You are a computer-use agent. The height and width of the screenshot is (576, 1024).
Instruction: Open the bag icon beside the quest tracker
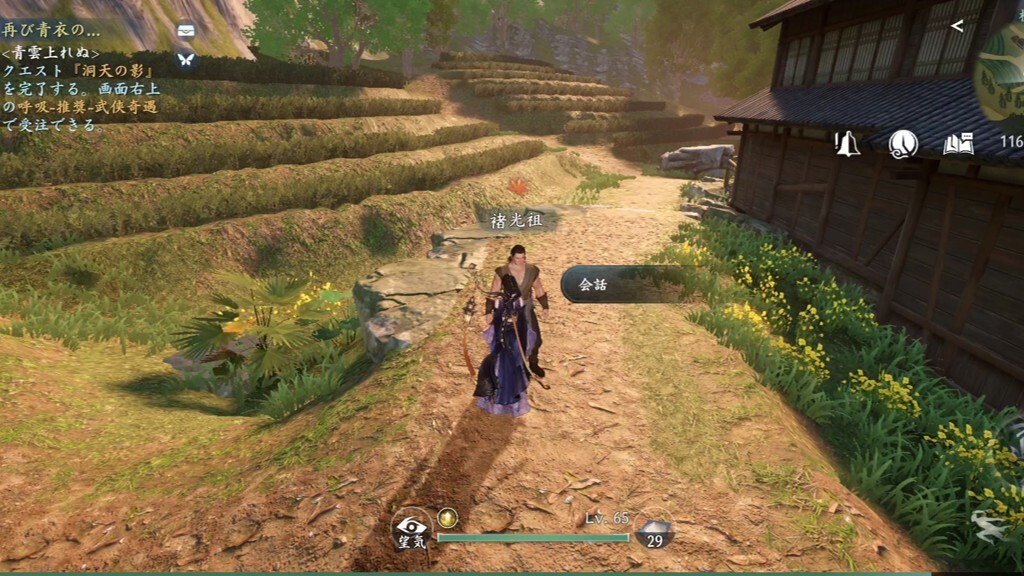[x=186, y=30]
